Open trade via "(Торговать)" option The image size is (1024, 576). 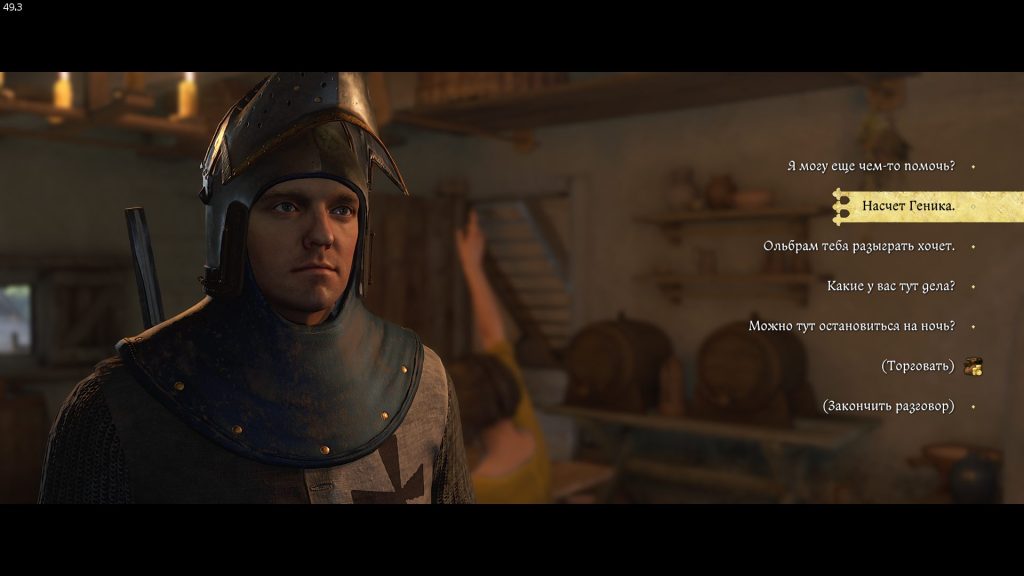coord(917,366)
